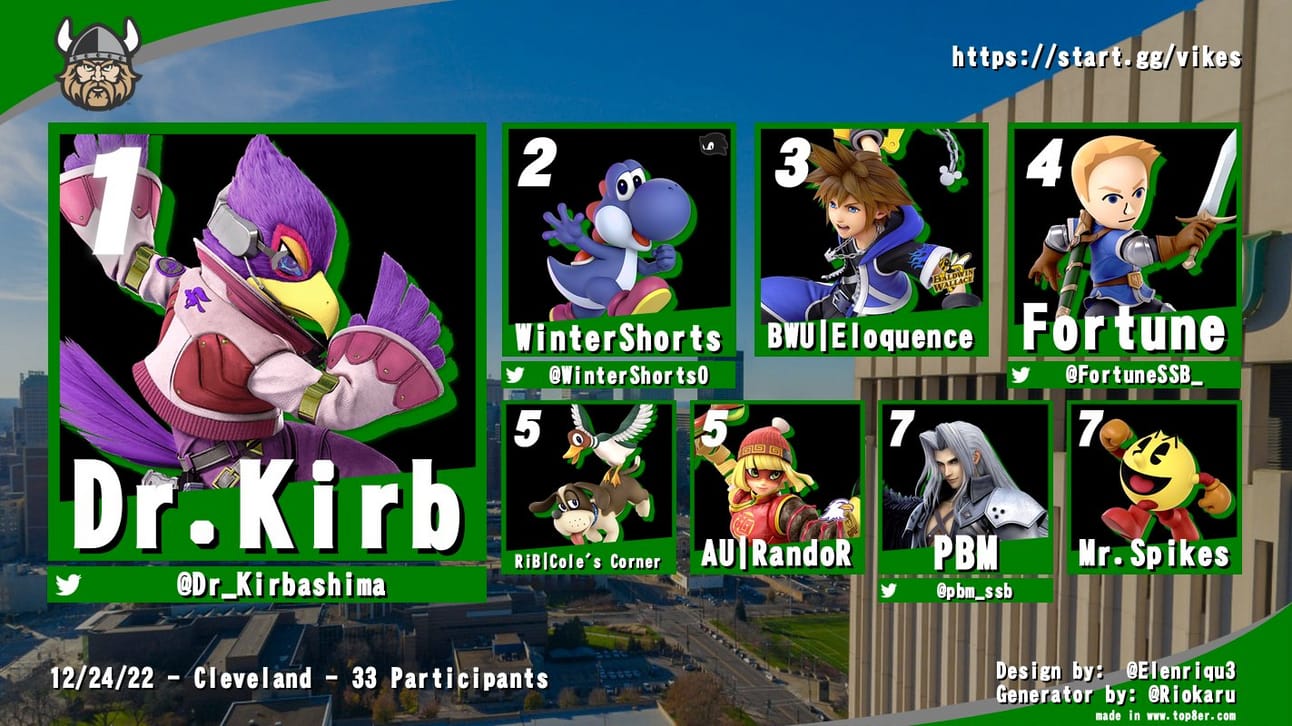Screen dimensions: 1292x726
Task: Choose AU|RandoR's Min Min card
Action: [776, 485]
